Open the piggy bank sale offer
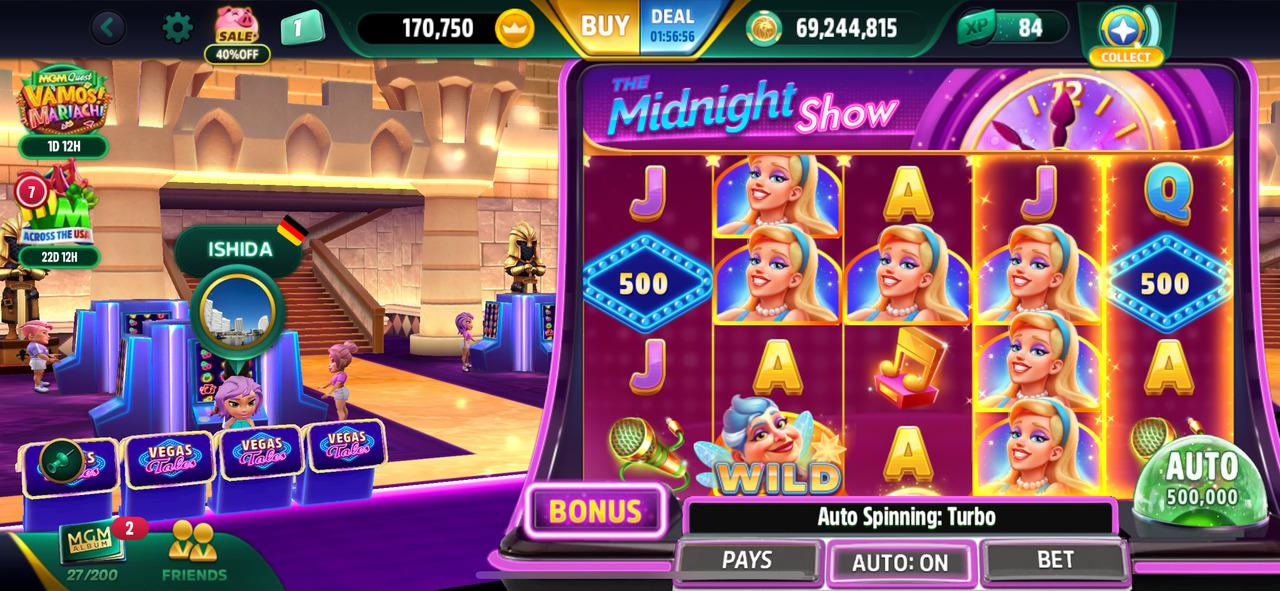 coord(237,32)
